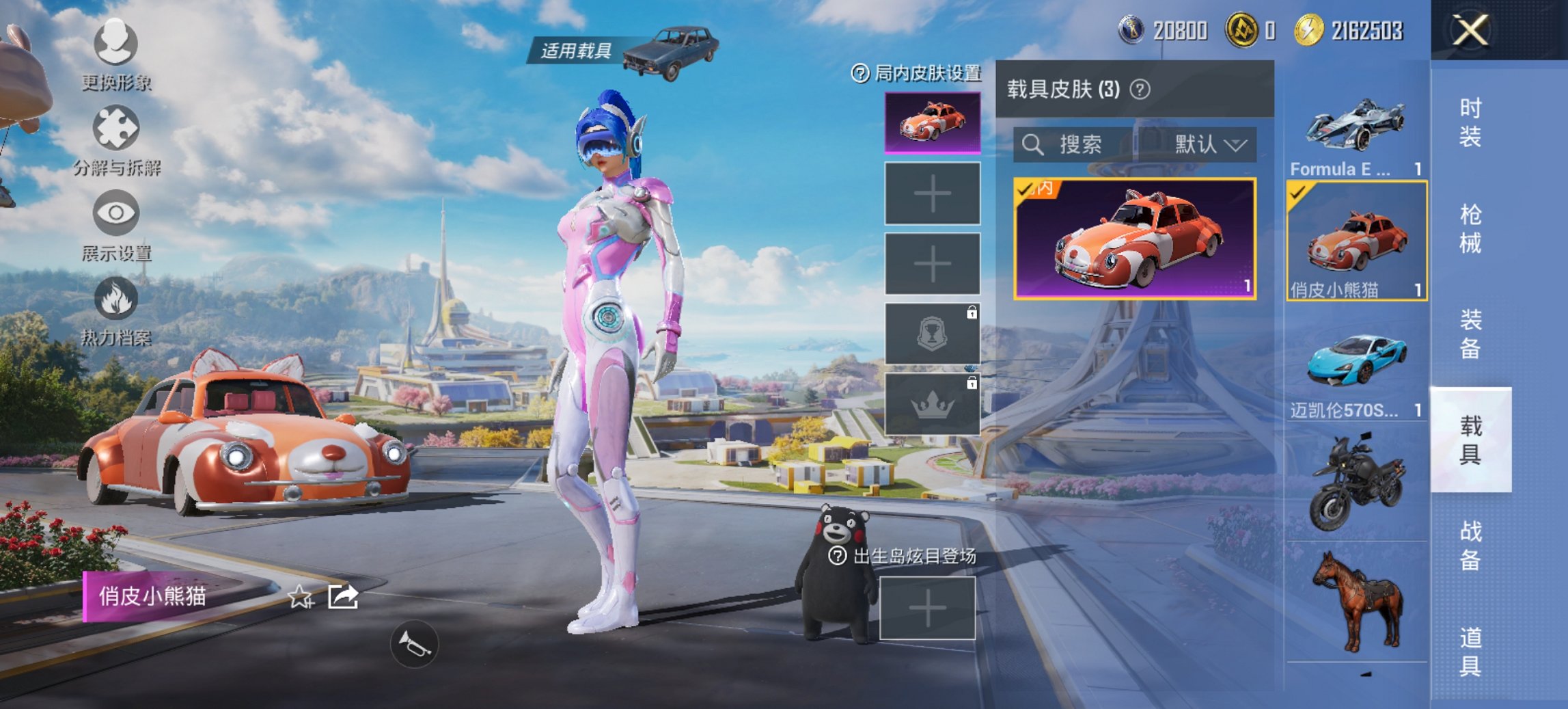1568x709 pixels.
Task: Click the 分解与拆解 puzzle icon
Action: tap(118, 129)
